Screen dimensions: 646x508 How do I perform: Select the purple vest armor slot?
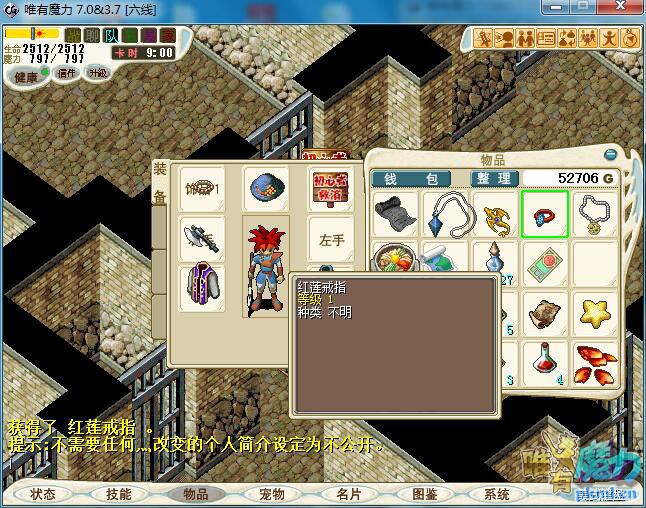201,287
